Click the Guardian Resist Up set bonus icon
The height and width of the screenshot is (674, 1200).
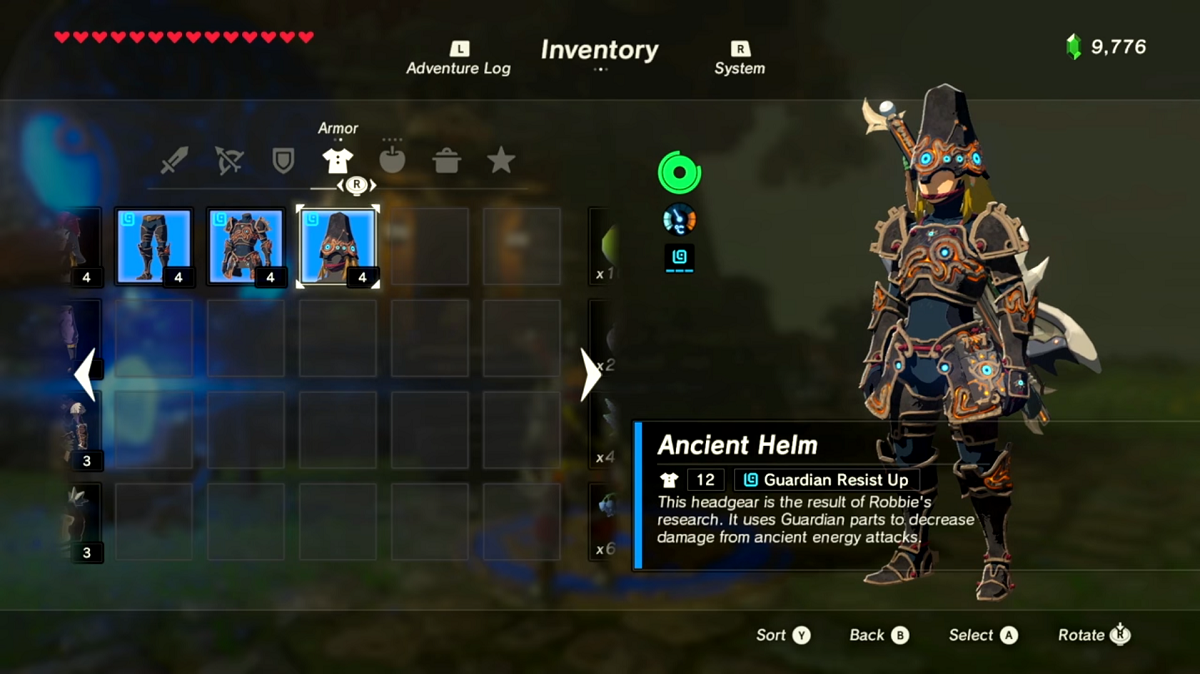click(679, 258)
